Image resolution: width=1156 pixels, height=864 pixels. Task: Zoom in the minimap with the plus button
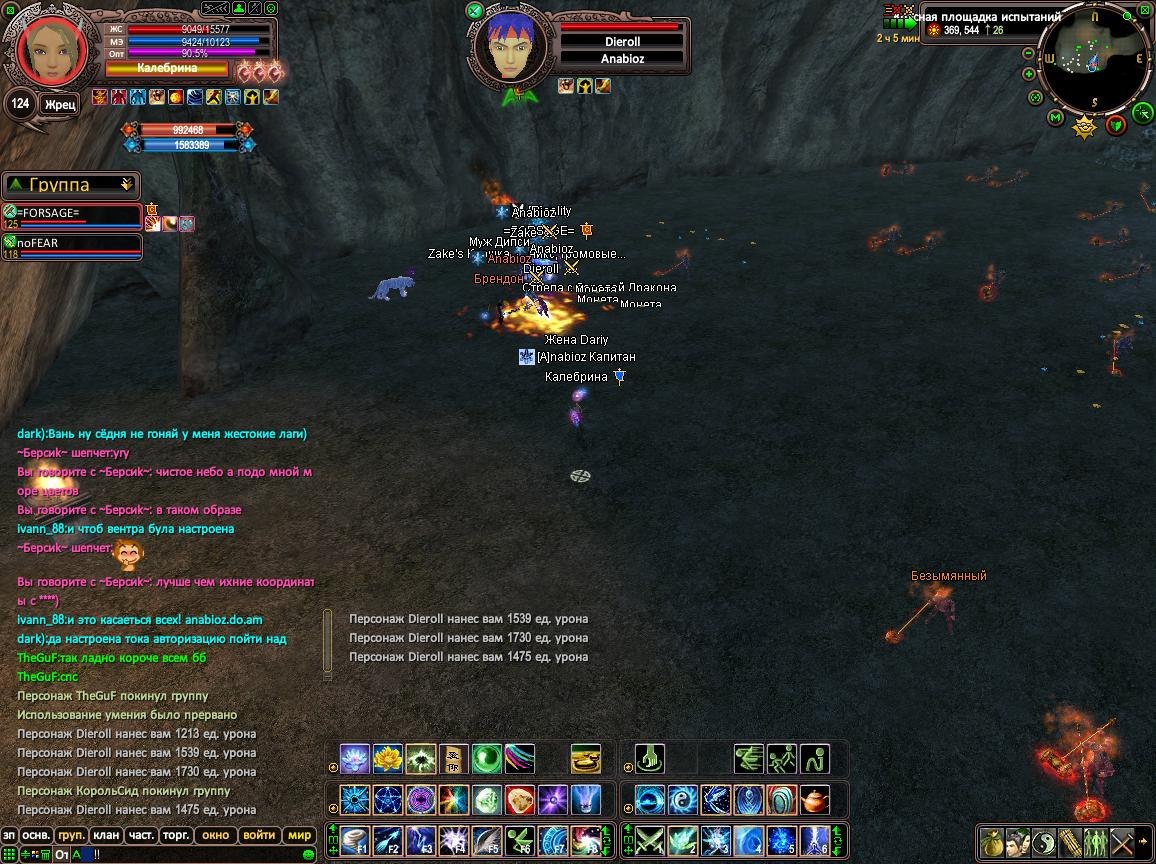1029,74
